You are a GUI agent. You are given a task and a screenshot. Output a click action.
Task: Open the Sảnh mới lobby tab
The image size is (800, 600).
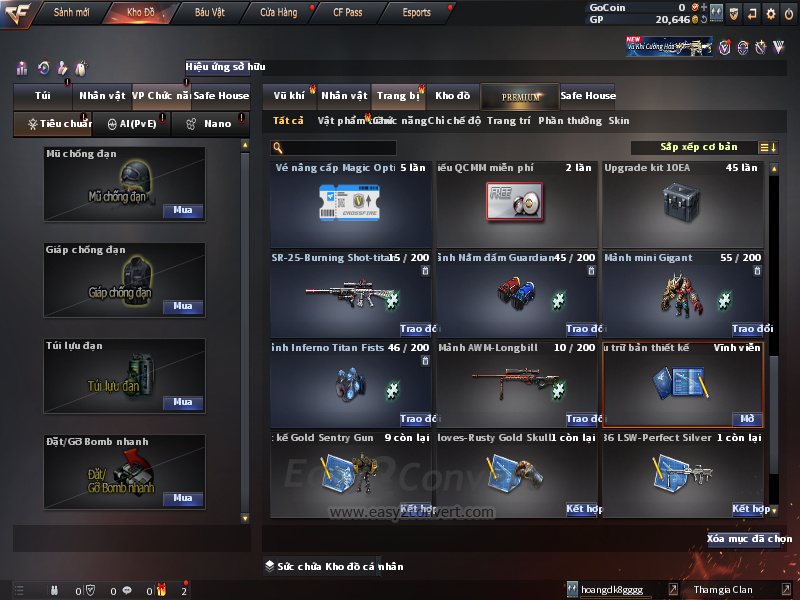click(x=71, y=13)
